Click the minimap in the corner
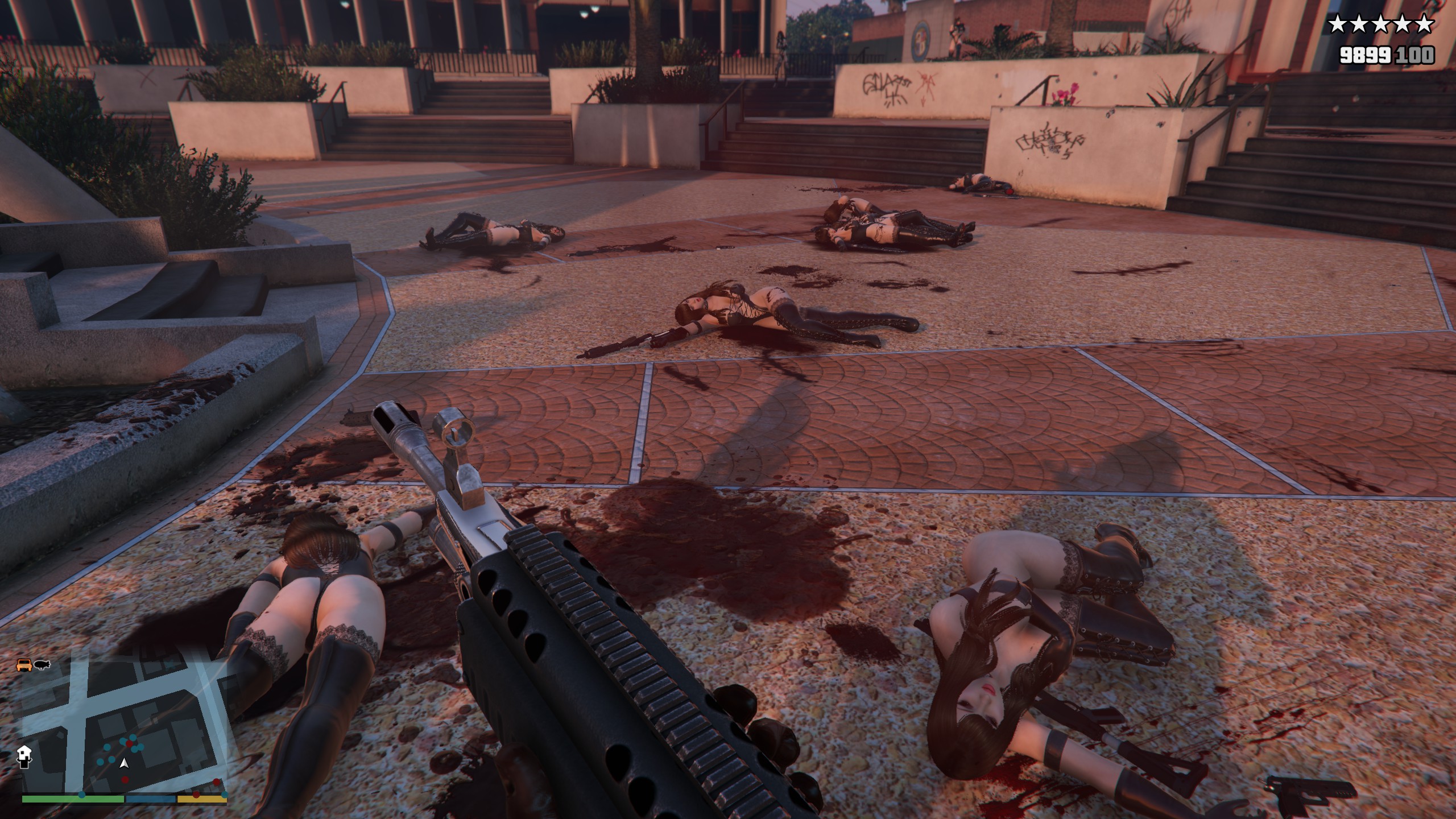The width and height of the screenshot is (1456, 819). 124,734
